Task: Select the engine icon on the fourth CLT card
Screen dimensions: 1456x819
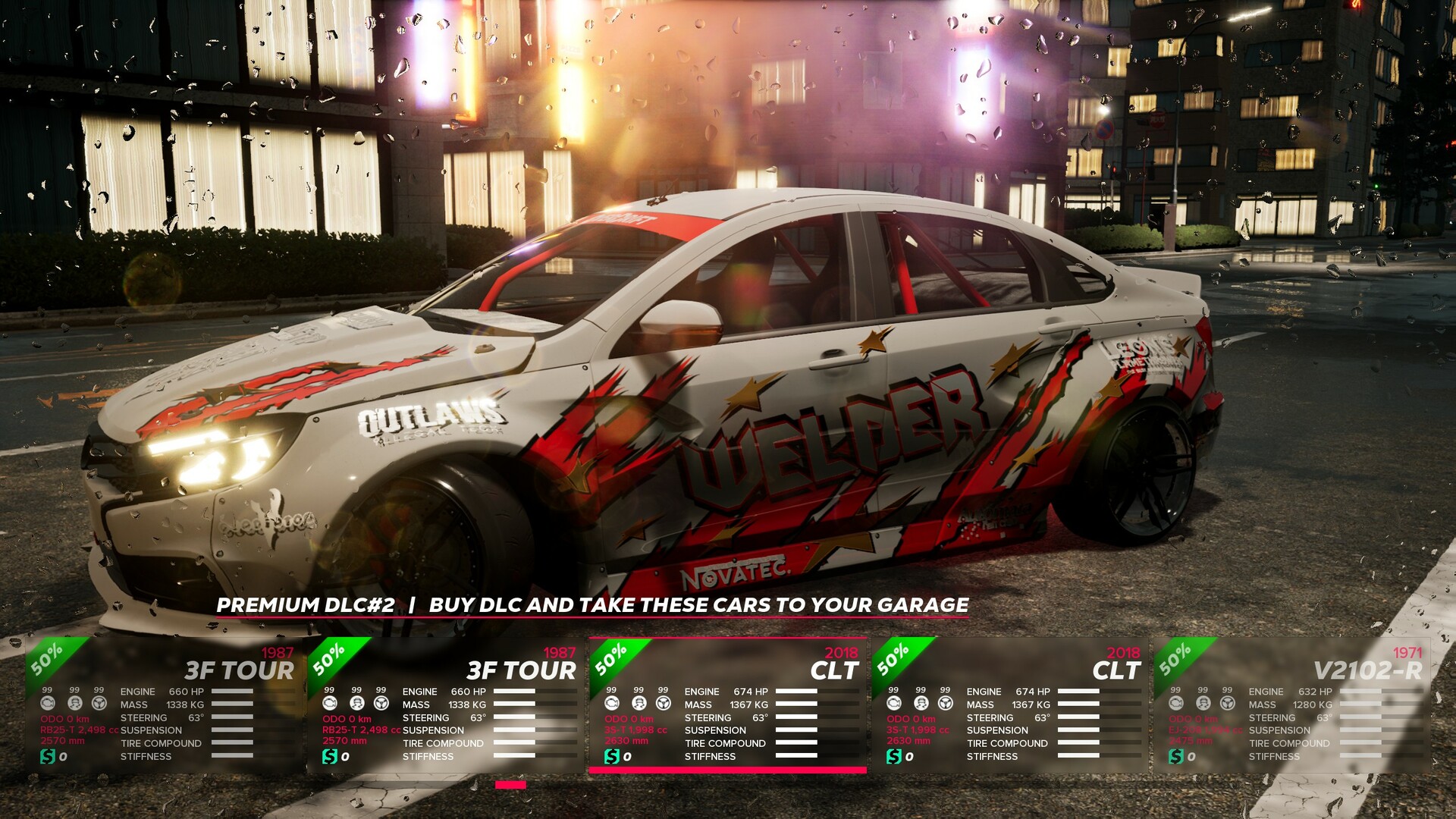Action: 893,703
